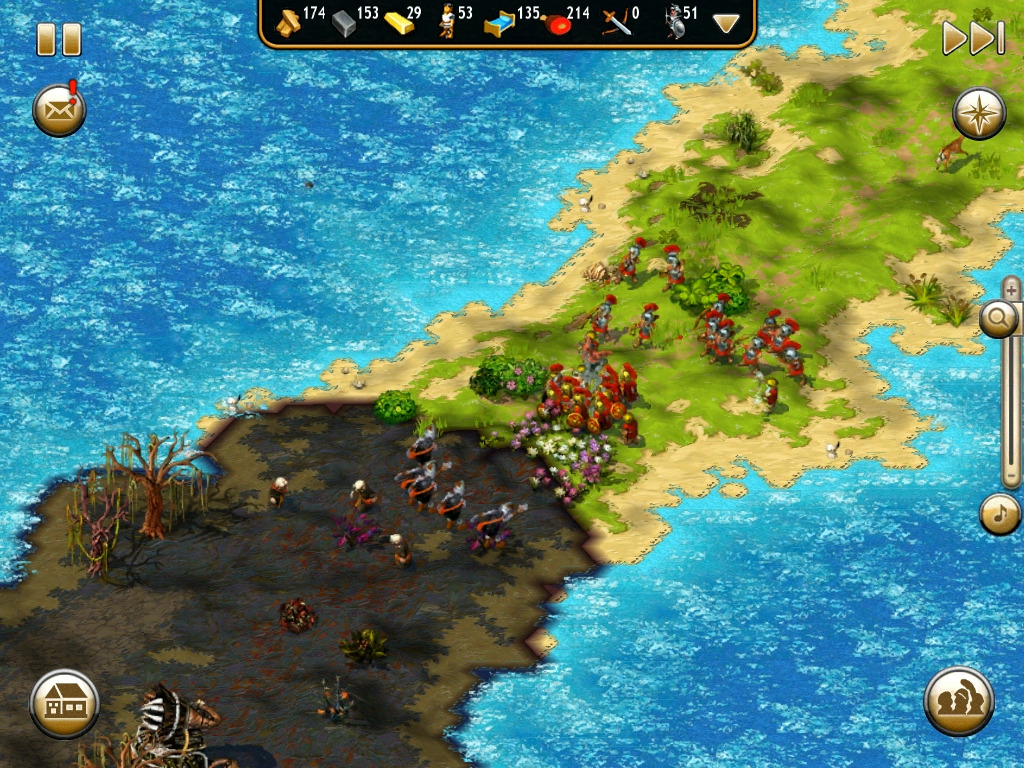Tap the compass rose button

[978, 112]
